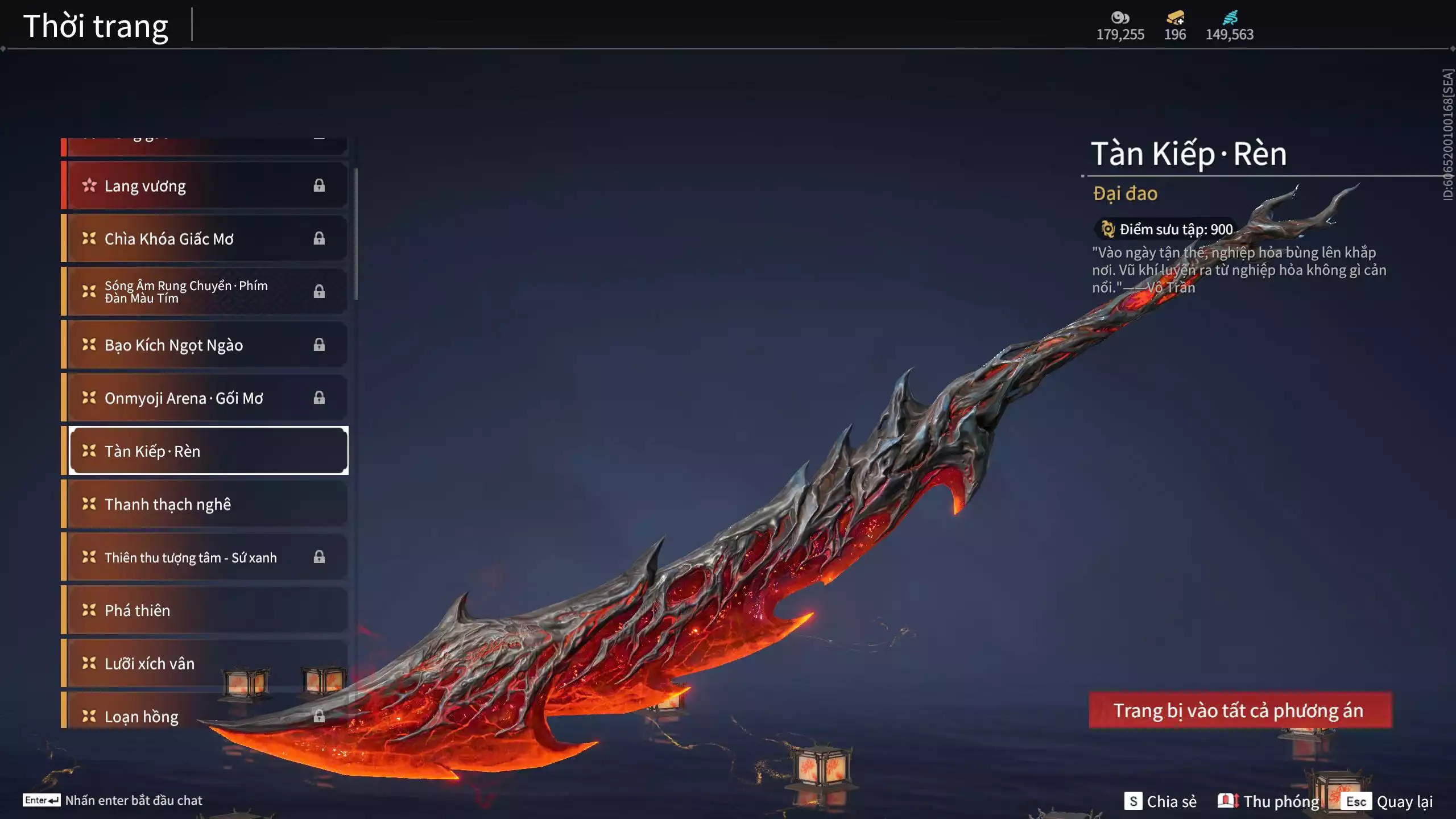Click the silver coin currency icon
The image size is (1456, 819).
[x=1120, y=18]
